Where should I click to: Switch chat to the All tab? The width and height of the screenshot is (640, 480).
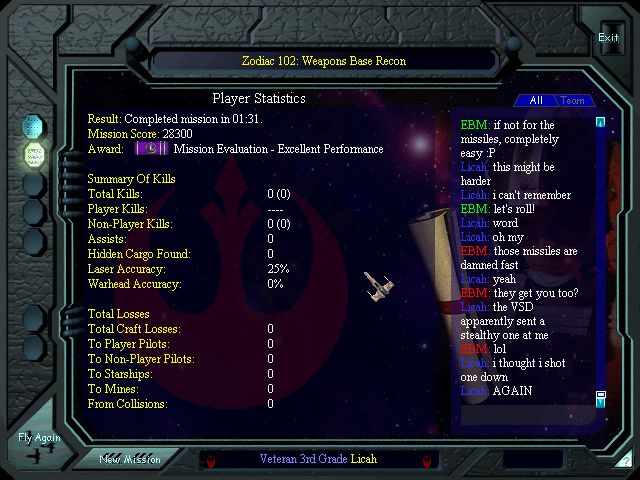536,100
